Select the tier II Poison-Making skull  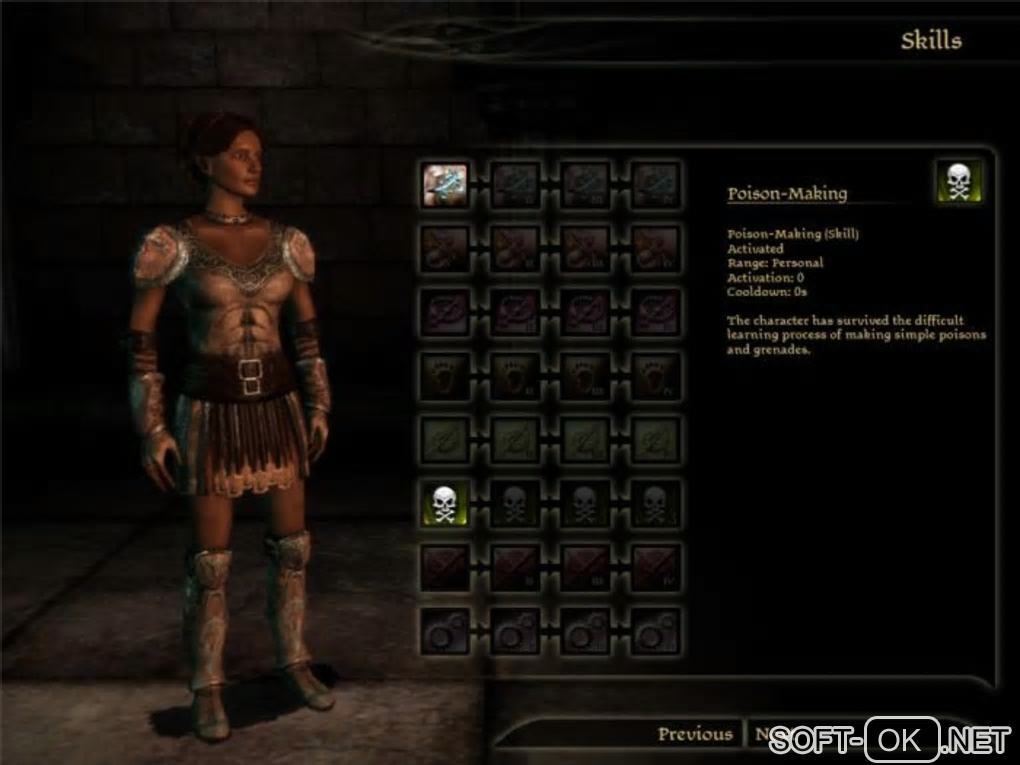516,503
